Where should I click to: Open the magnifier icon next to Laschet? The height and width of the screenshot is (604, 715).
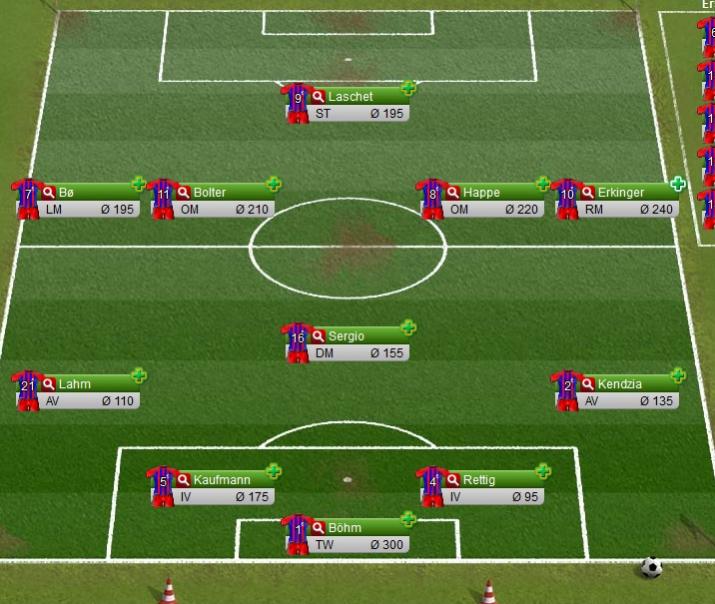[x=319, y=97]
